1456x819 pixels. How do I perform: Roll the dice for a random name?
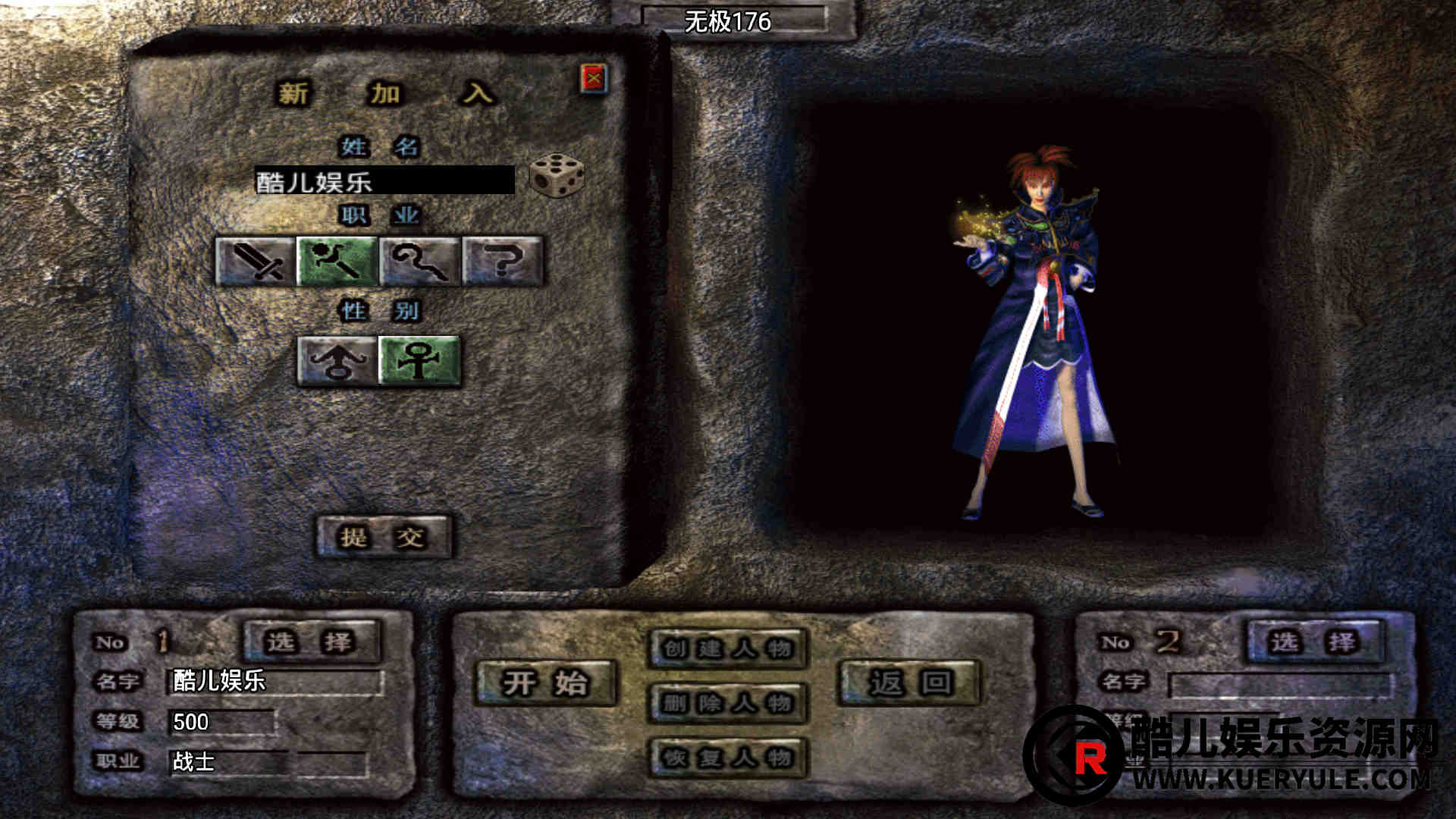coord(557,175)
